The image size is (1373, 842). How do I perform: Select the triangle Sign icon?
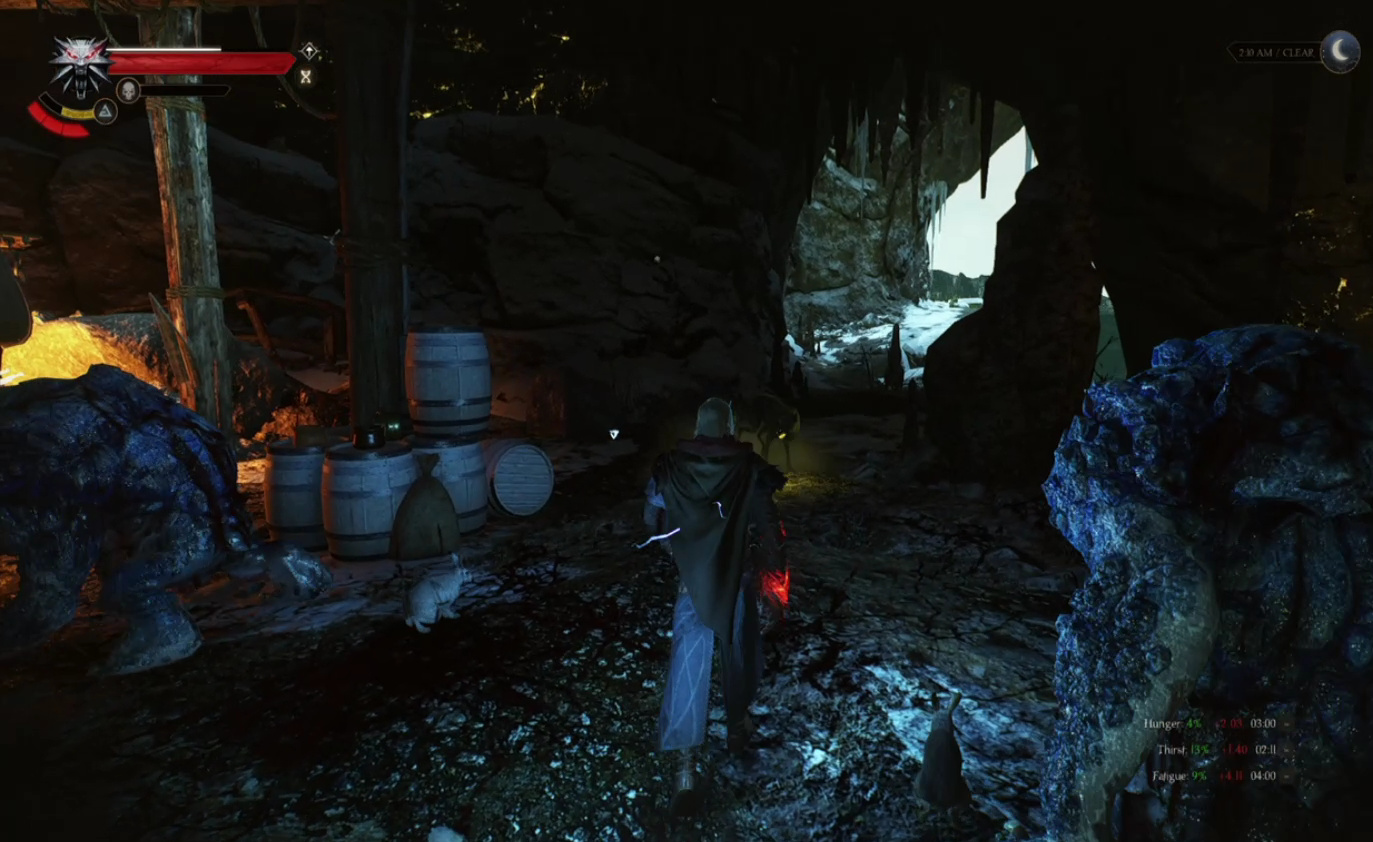click(x=105, y=110)
